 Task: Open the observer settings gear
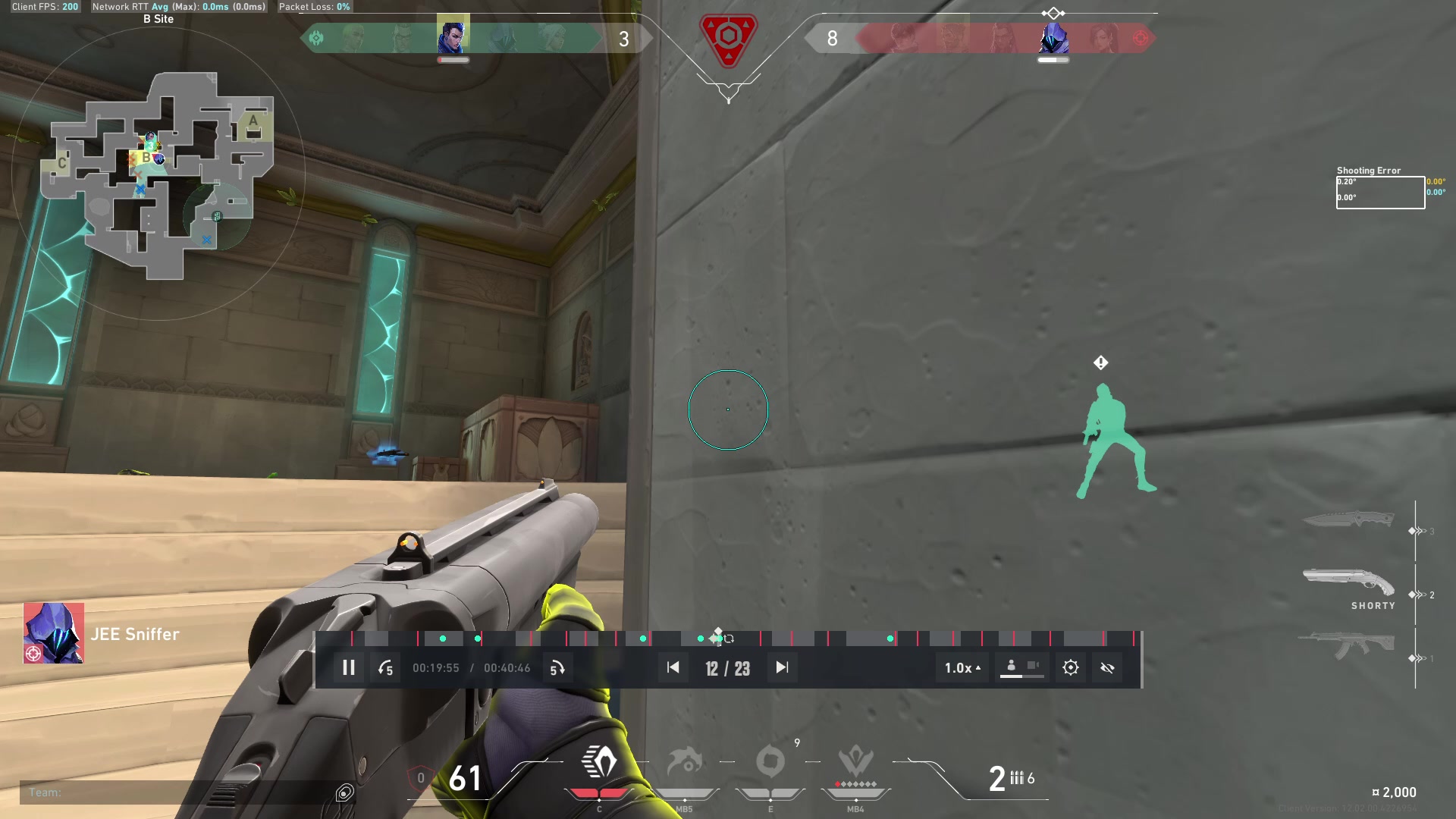[x=1070, y=668]
